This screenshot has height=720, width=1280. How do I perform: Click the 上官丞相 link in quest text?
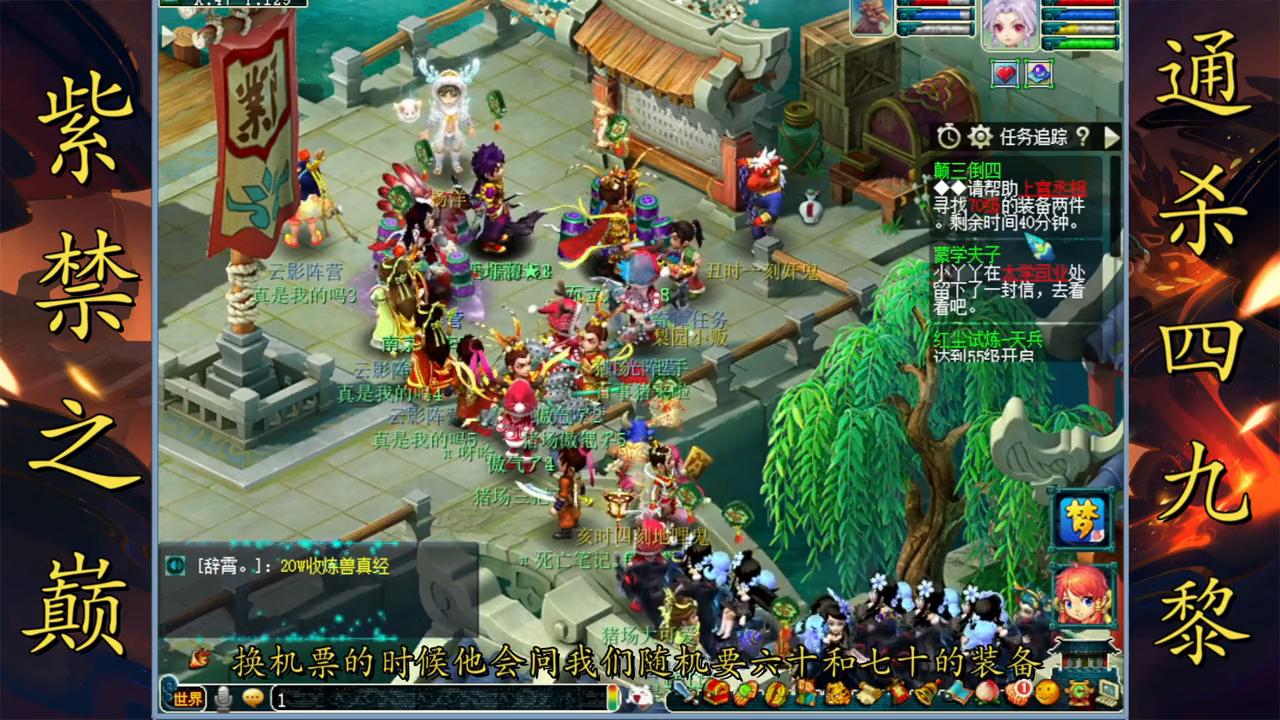tap(1055, 186)
